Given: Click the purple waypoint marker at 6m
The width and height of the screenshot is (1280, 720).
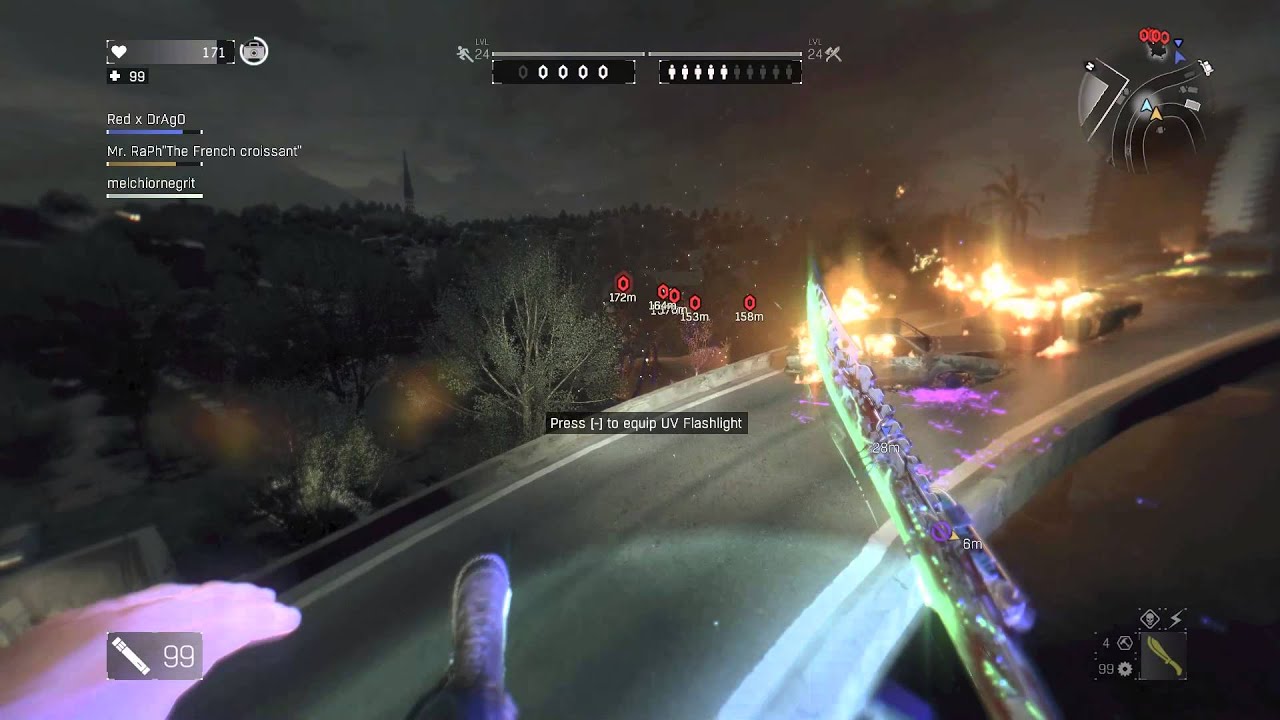Looking at the screenshot, I should 941,532.
